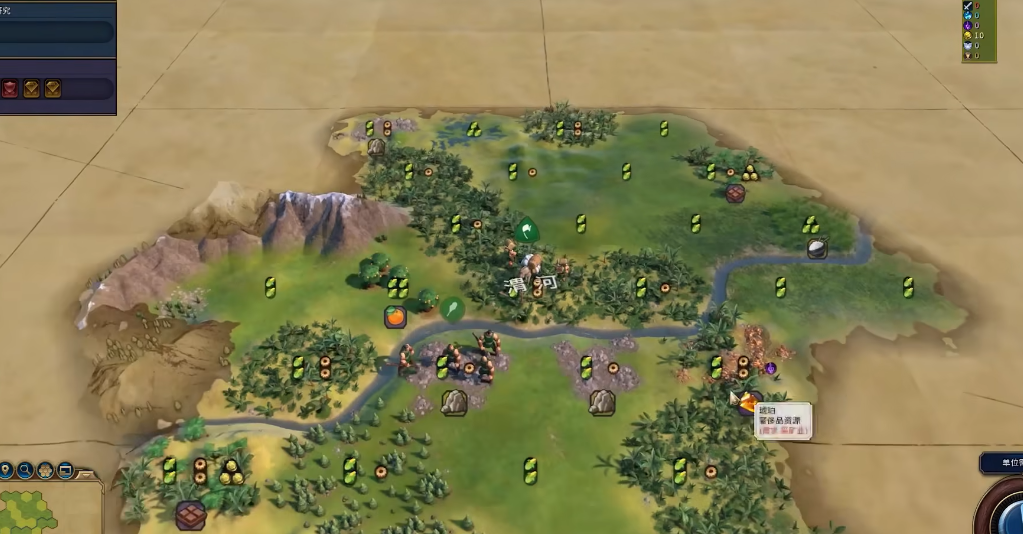
Task: Open the map pin tool
Action: [7, 470]
